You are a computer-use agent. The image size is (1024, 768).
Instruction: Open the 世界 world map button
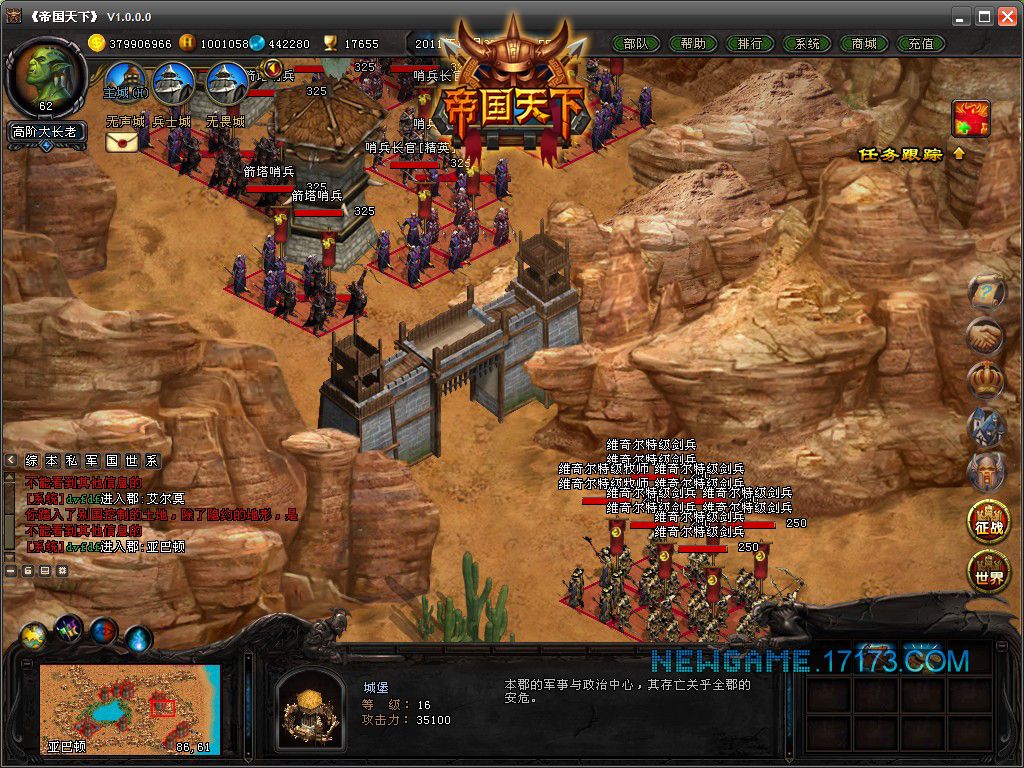986,572
